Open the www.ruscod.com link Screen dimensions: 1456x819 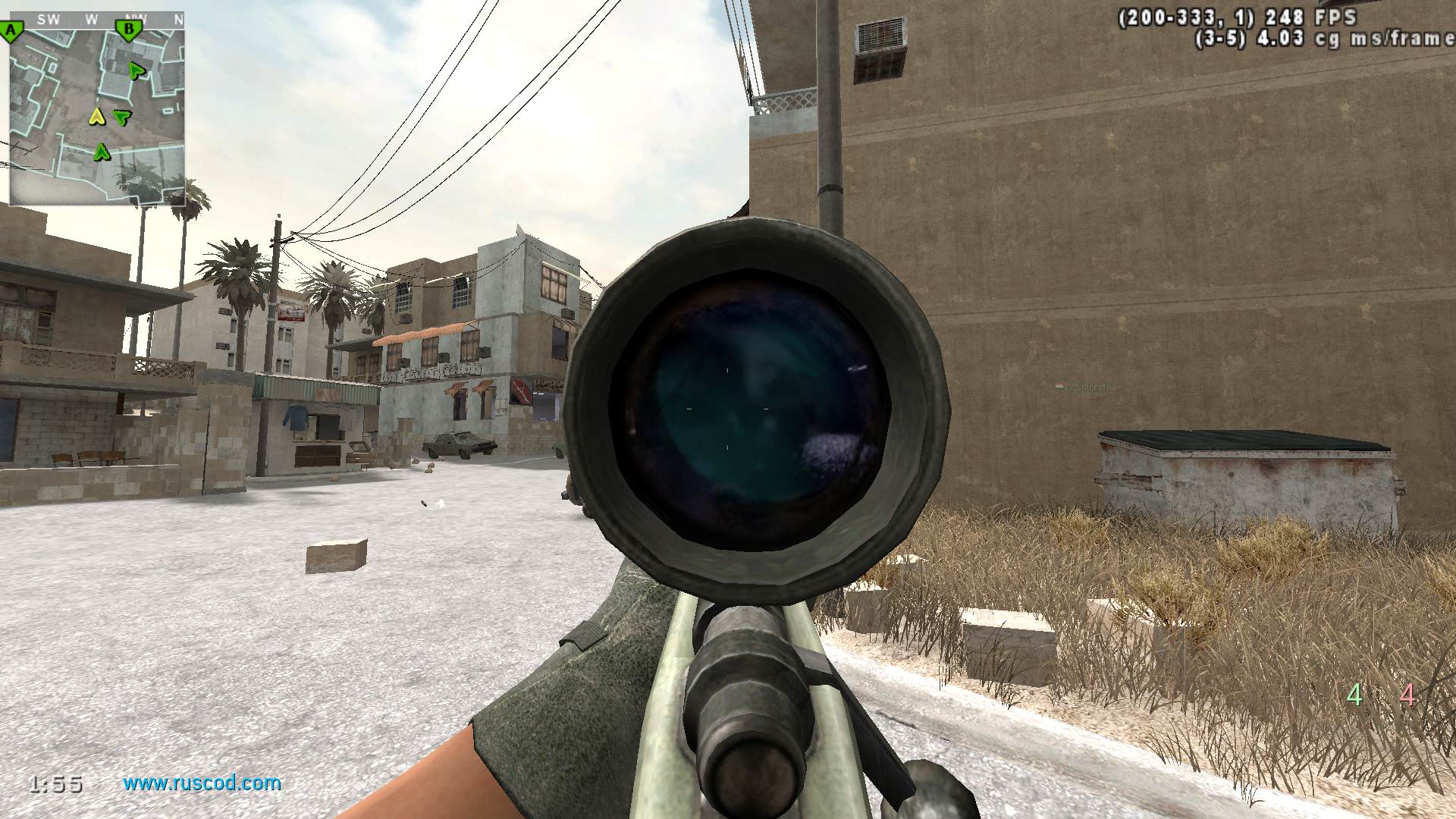202,783
